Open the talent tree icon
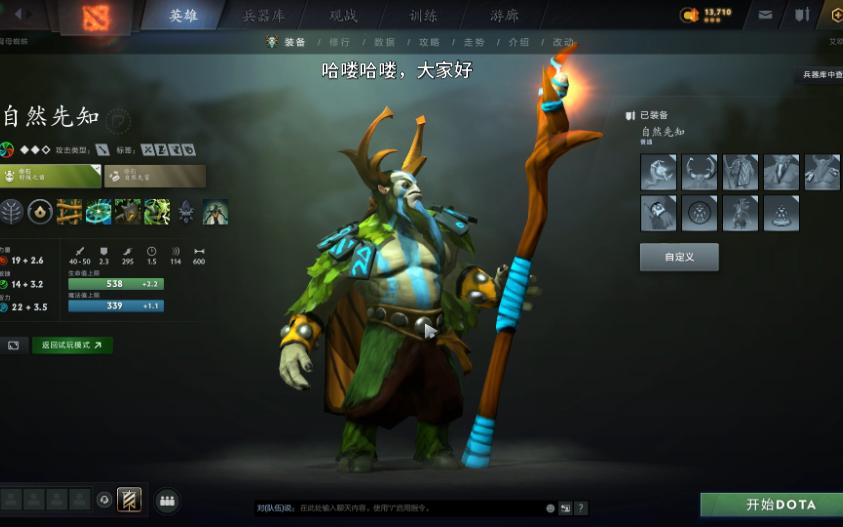843x527 pixels. [12, 212]
